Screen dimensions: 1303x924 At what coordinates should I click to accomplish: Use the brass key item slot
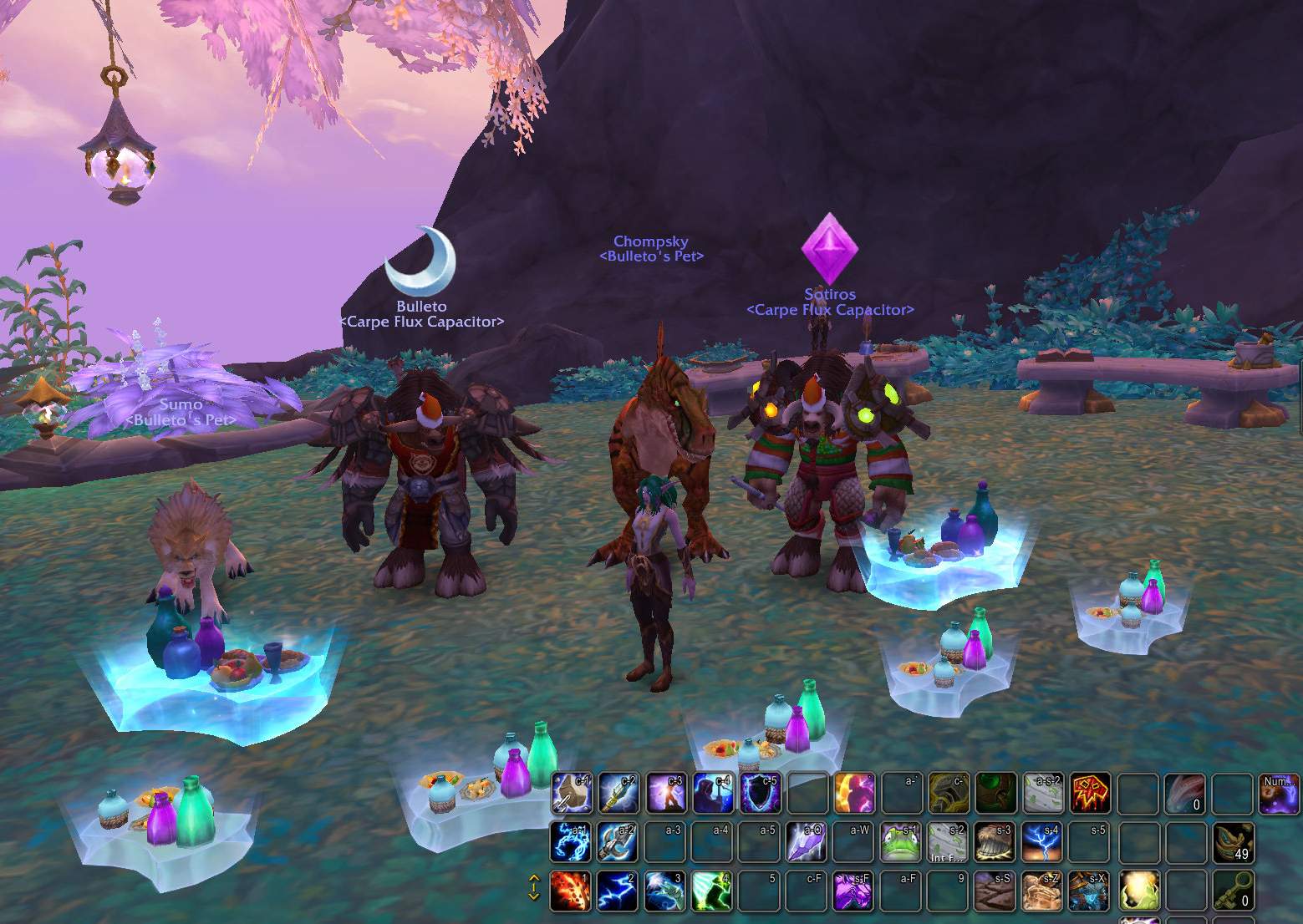[x=1233, y=891]
